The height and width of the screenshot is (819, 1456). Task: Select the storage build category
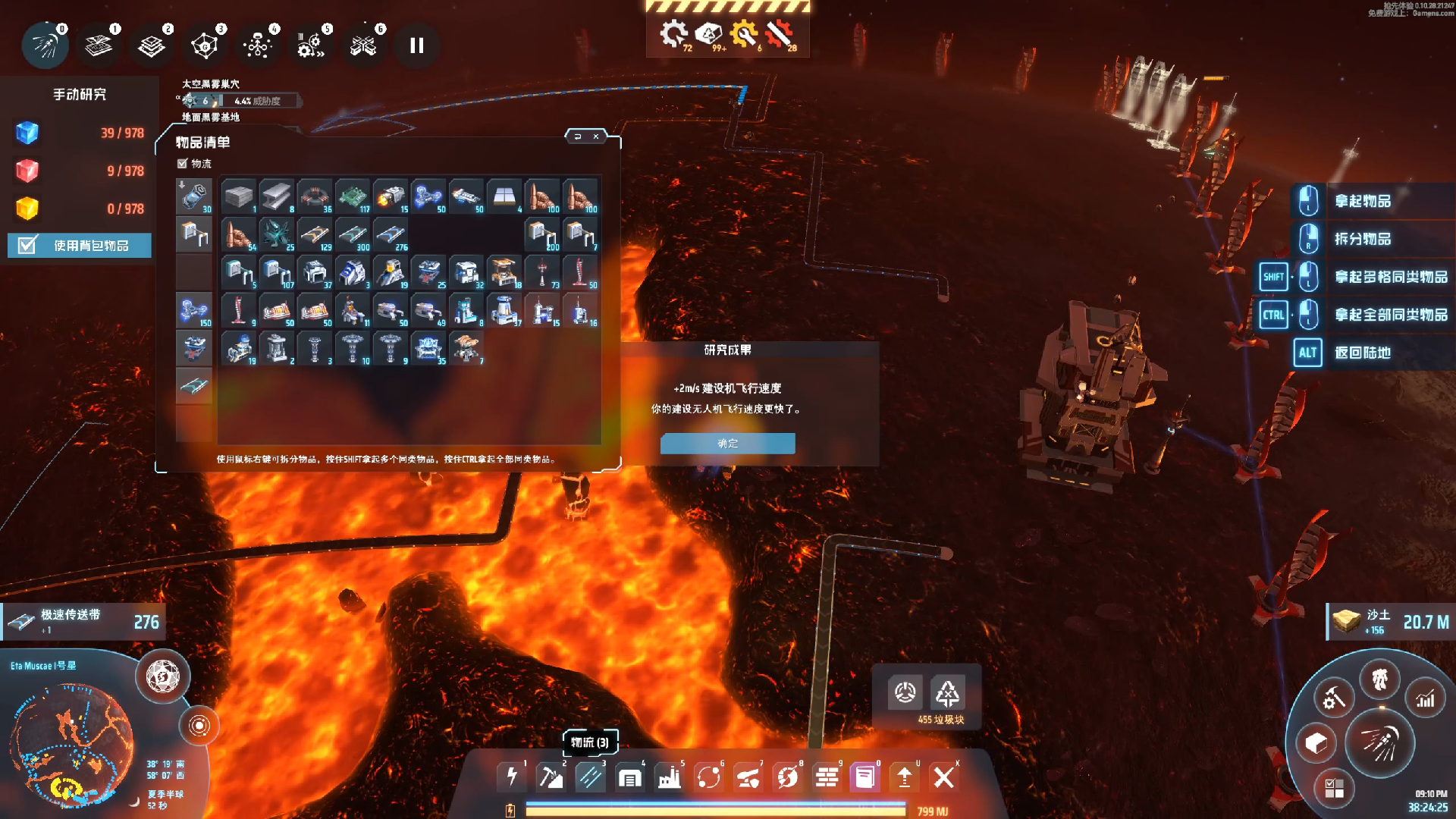point(629,777)
